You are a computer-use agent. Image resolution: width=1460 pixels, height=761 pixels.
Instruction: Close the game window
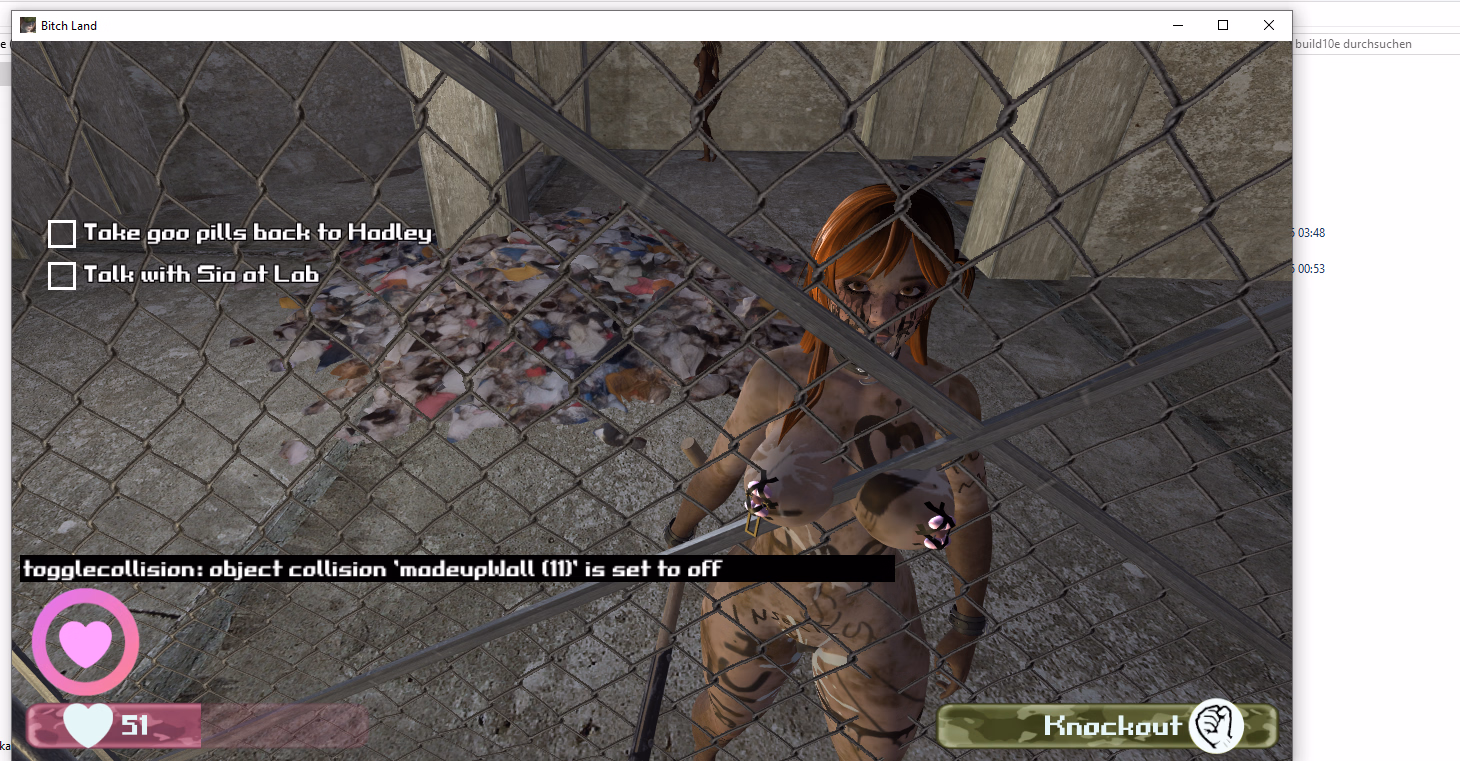coord(1268,25)
